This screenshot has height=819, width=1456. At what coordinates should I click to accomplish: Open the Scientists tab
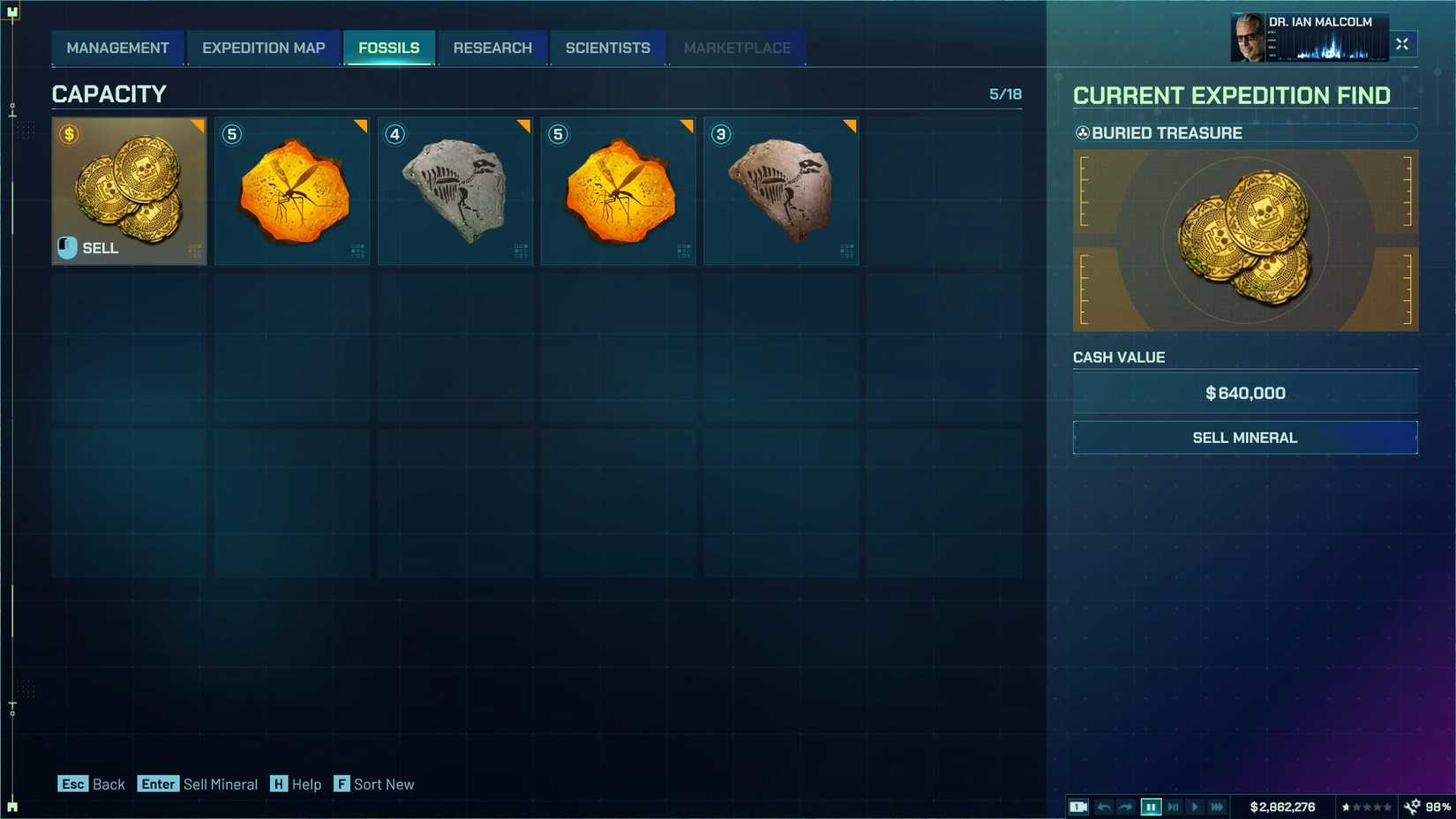pos(607,48)
